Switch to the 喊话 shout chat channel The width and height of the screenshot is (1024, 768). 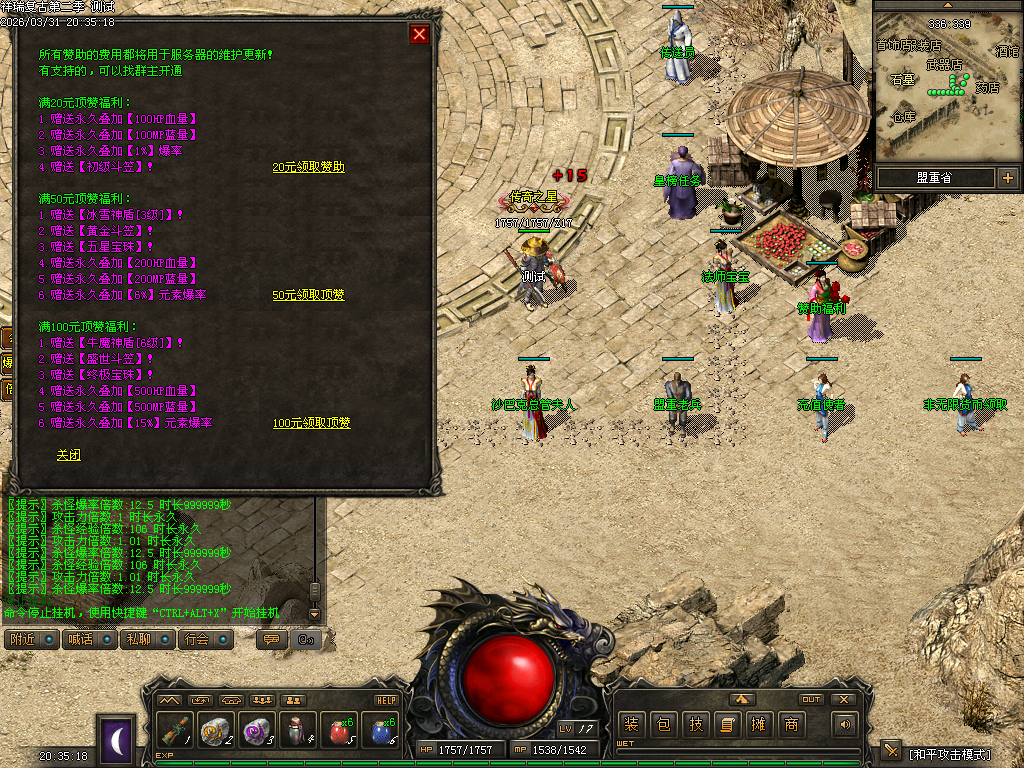coord(89,639)
